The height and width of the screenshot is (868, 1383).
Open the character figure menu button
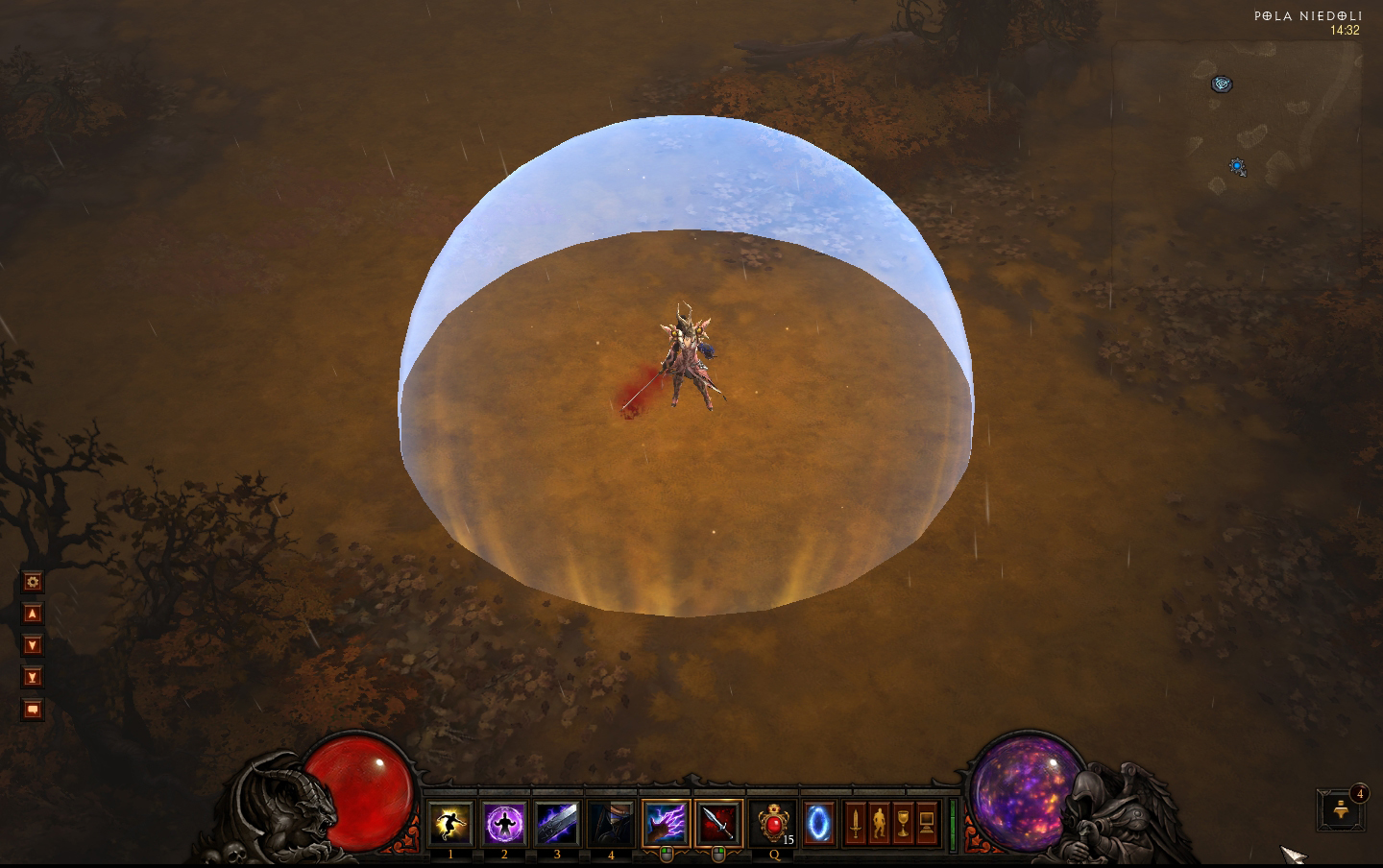point(879,823)
